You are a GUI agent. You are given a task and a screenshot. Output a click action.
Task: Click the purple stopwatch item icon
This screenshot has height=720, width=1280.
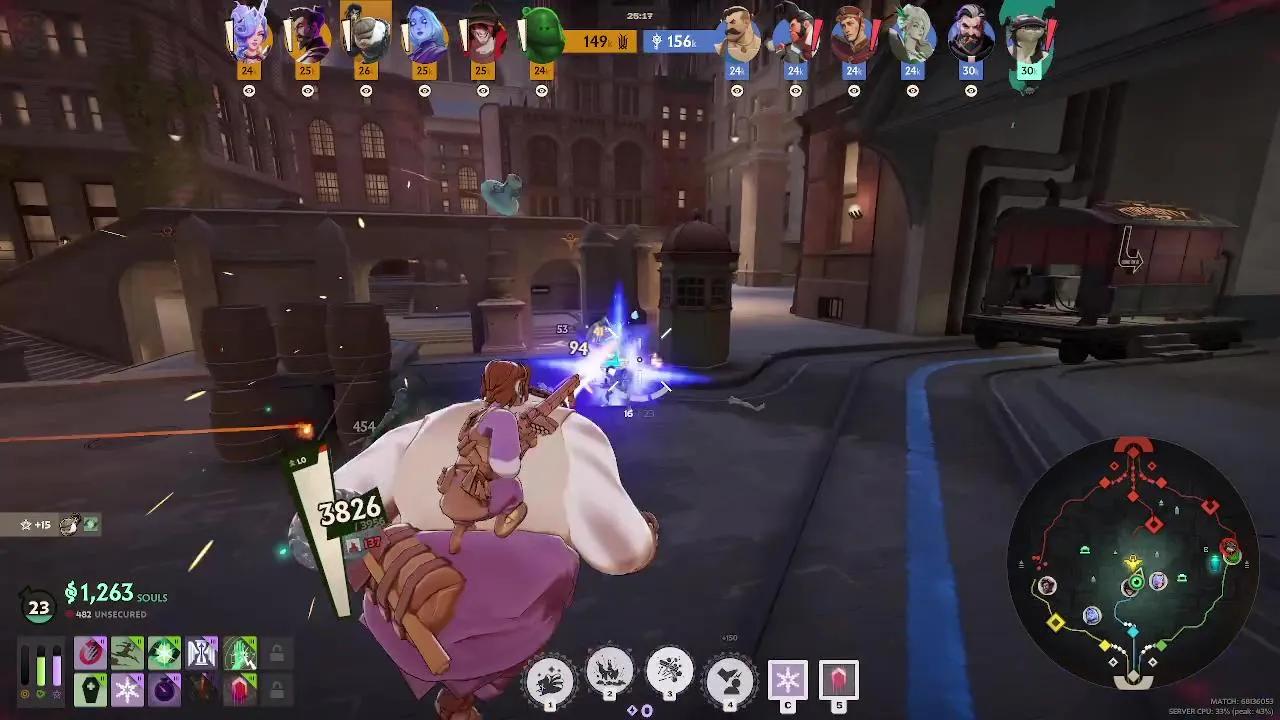coord(164,688)
